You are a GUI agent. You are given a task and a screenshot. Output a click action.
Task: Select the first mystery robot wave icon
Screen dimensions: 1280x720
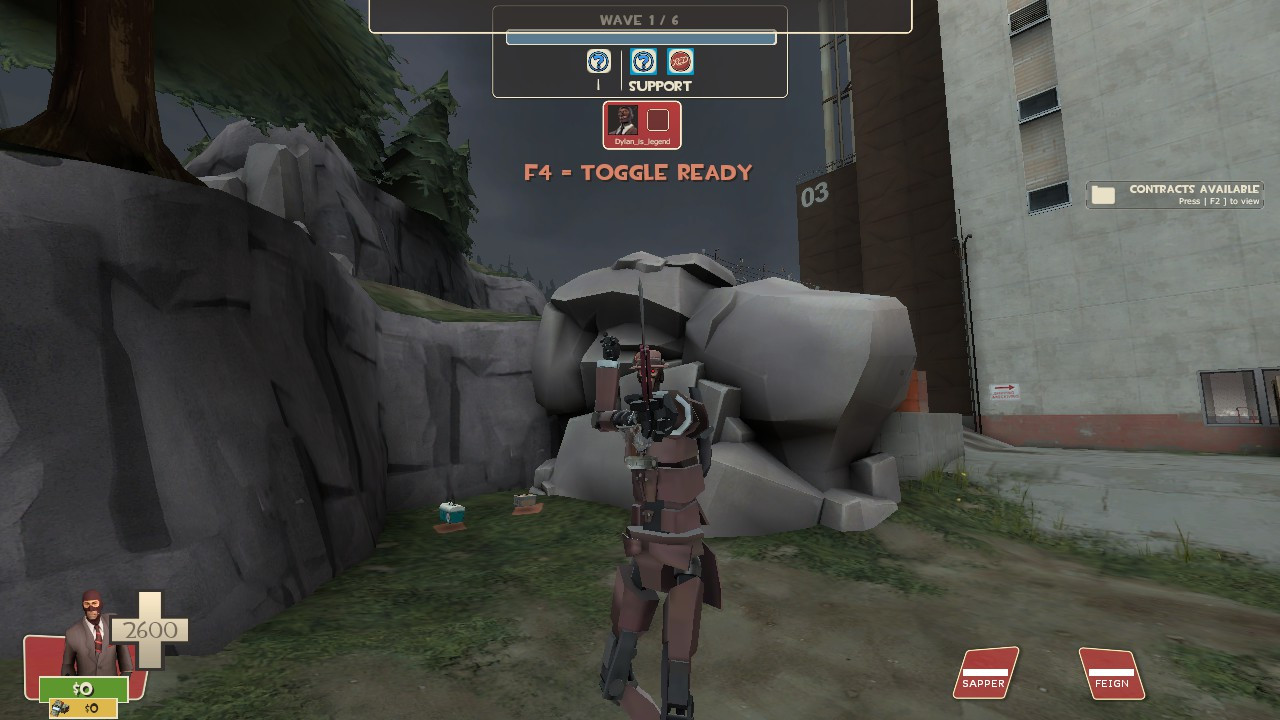pyautogui.click(x=597, y=61)
